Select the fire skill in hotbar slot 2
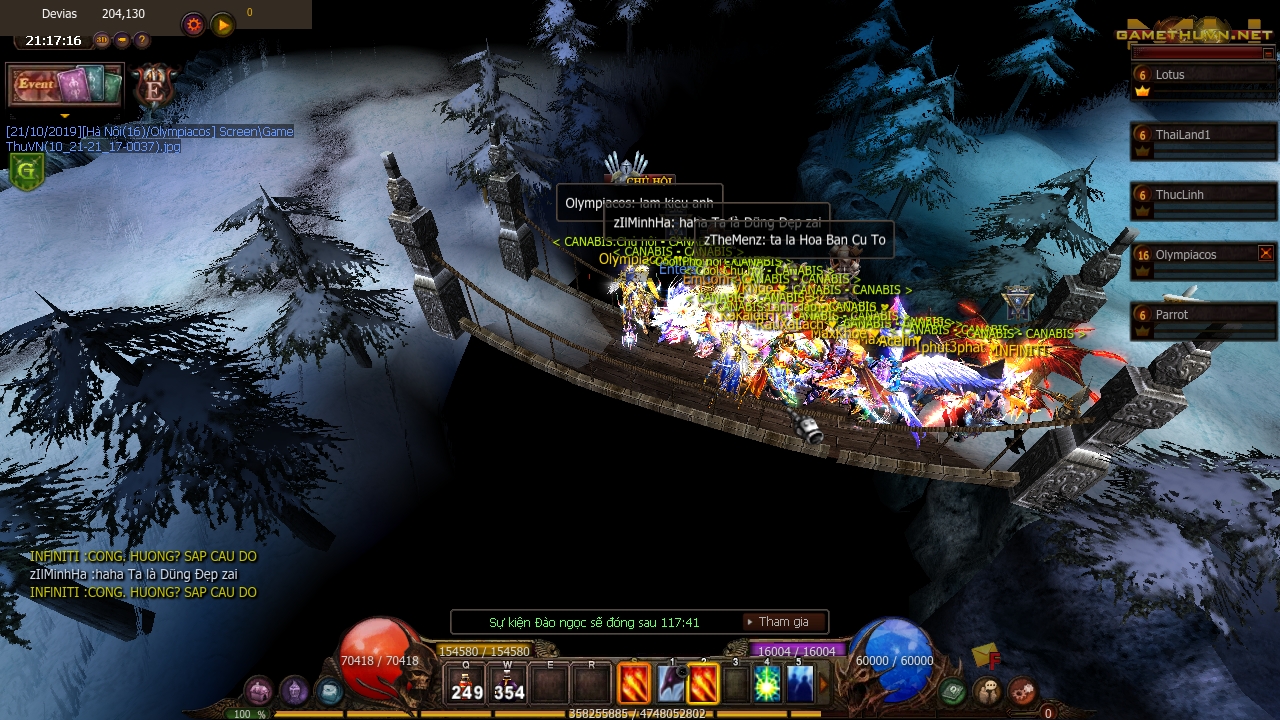1280x720 pixels. point(704,684)
